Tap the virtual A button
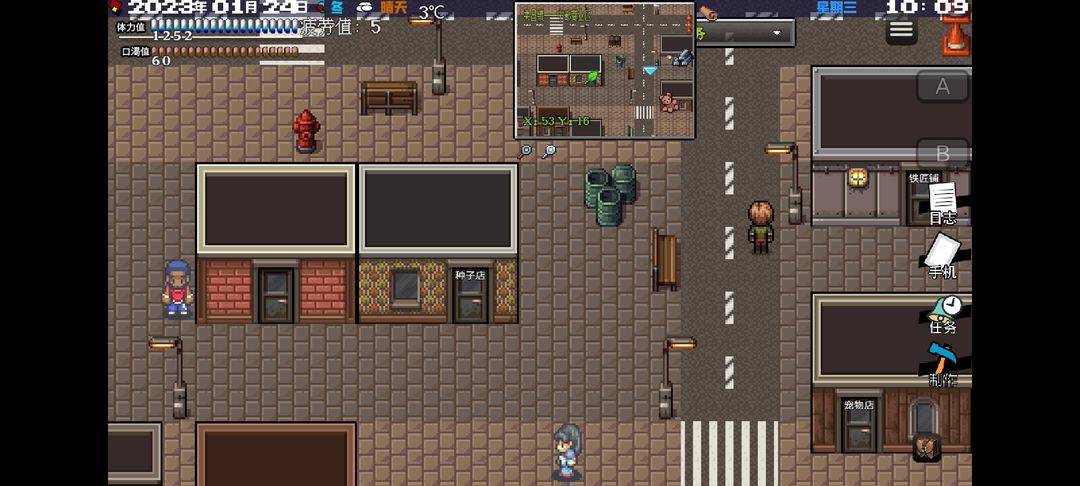This screenshot has height=486, width=1080. tap(942, 87)
